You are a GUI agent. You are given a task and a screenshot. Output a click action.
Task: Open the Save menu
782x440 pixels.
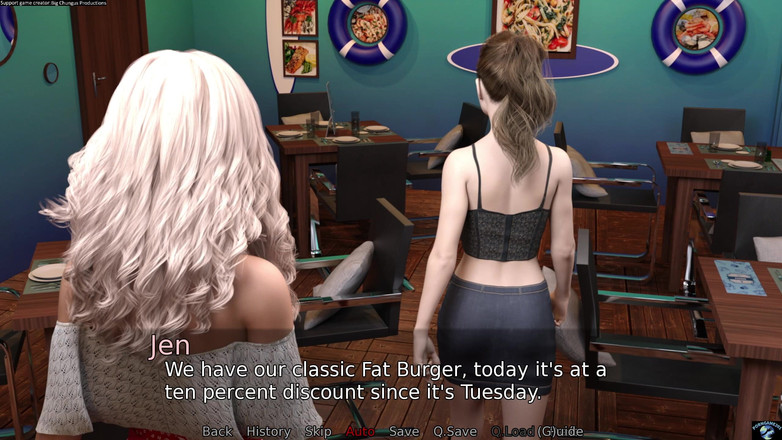[404, 431]
